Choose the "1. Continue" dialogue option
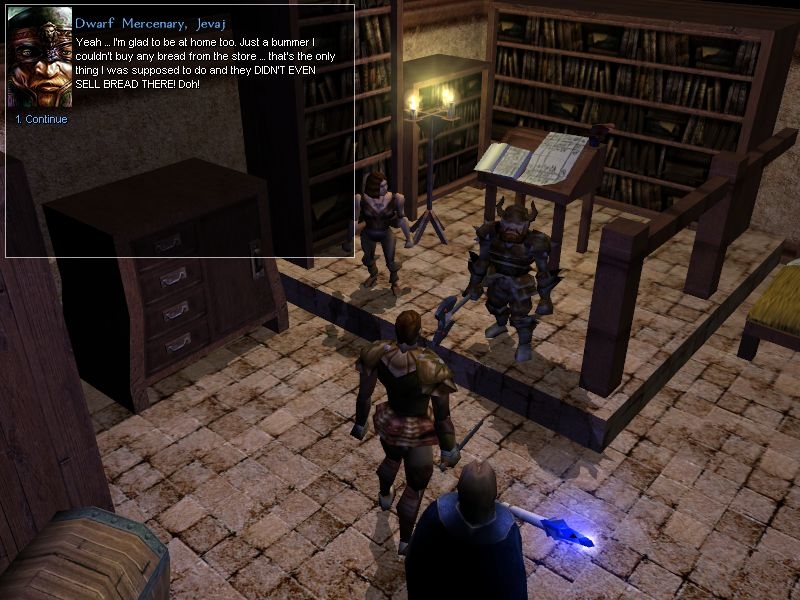Screen dimensions: 800x600 click(x=41, y=120)
